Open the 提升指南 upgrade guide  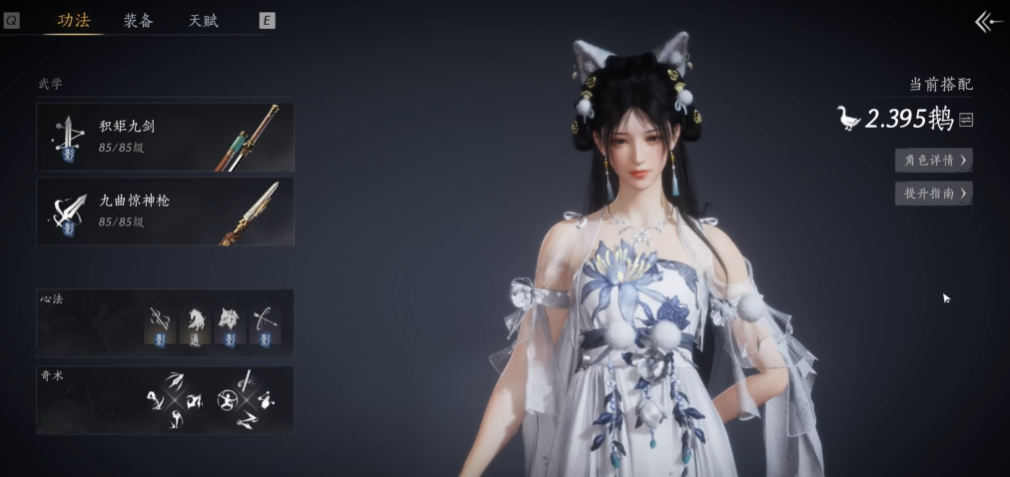pos(933,193)
